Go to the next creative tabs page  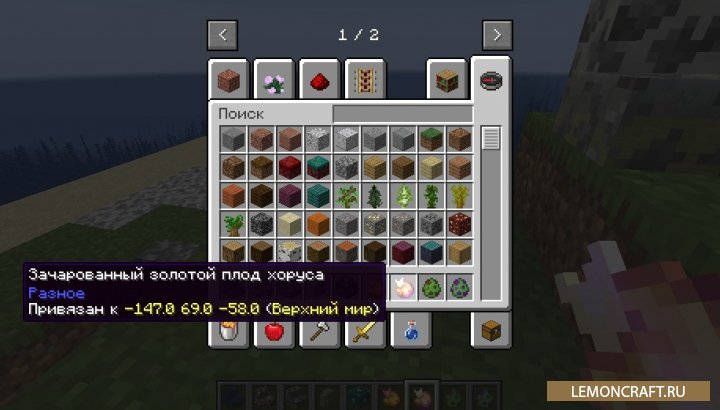pyautogui.click(x=497, y=35)
